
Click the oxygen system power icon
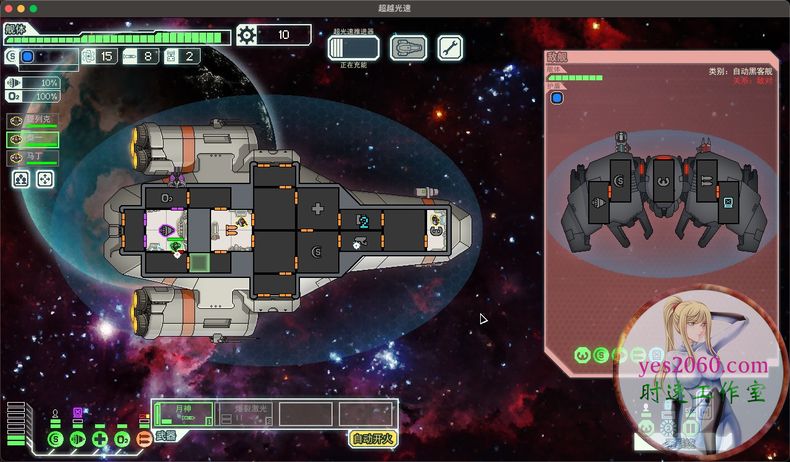click(x=121, y=438)
